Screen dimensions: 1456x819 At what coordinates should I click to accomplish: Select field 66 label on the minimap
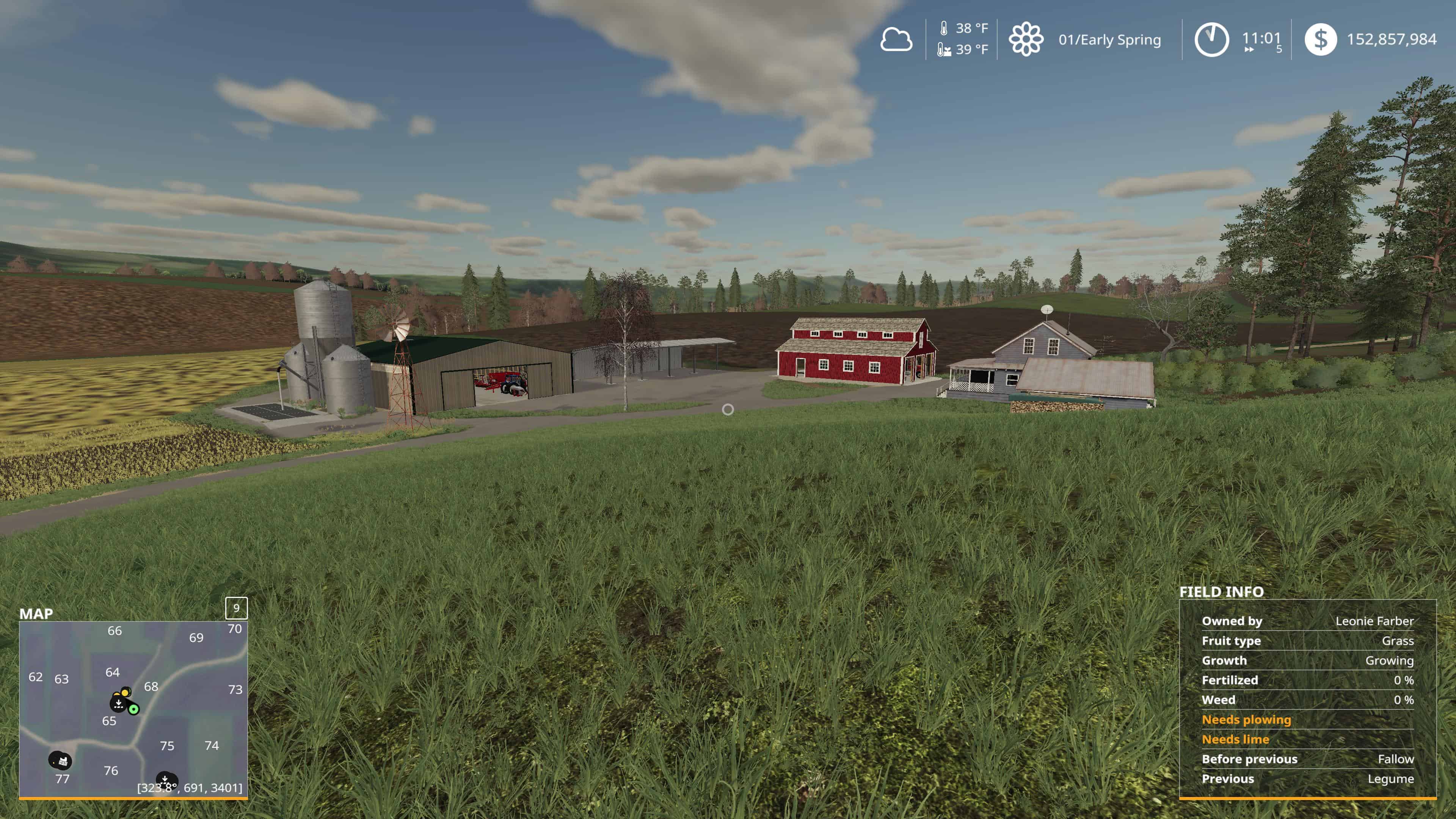click(x=115, y=631)
